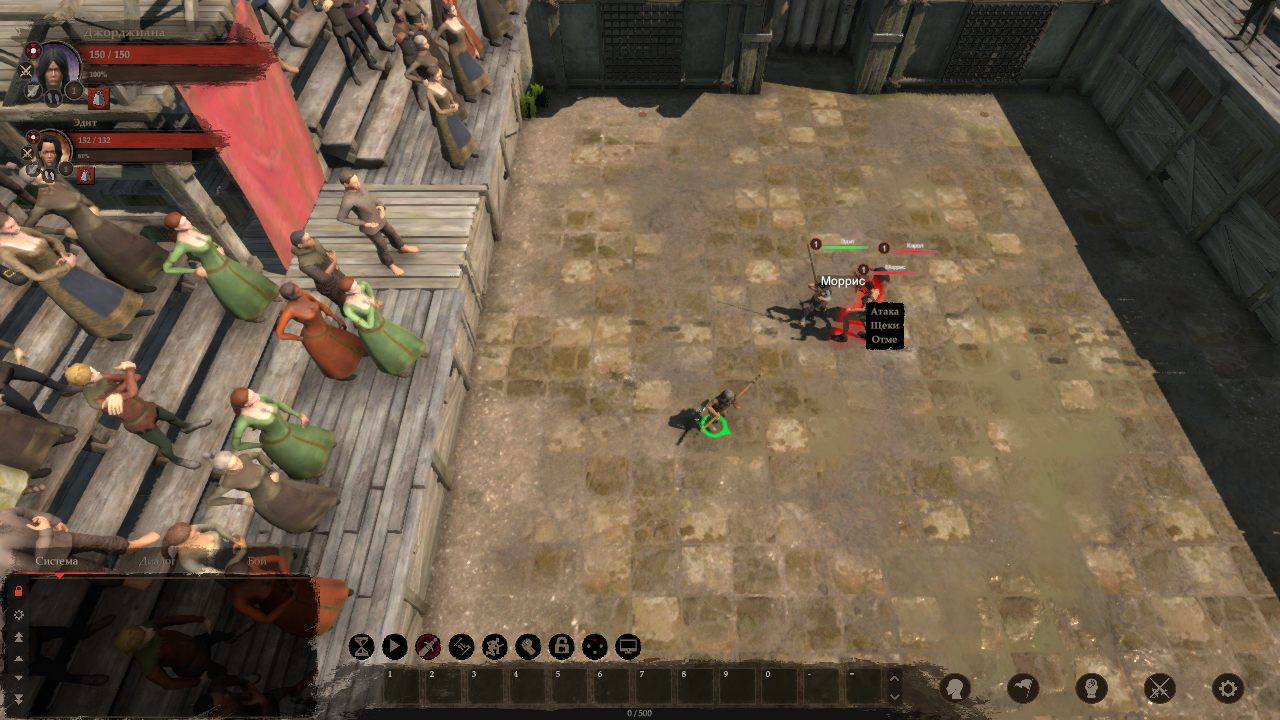The width and height of the screenshot is (1280, 720).
Task: Switch to the Диалог log tab
Action: (x=159, y=561)
